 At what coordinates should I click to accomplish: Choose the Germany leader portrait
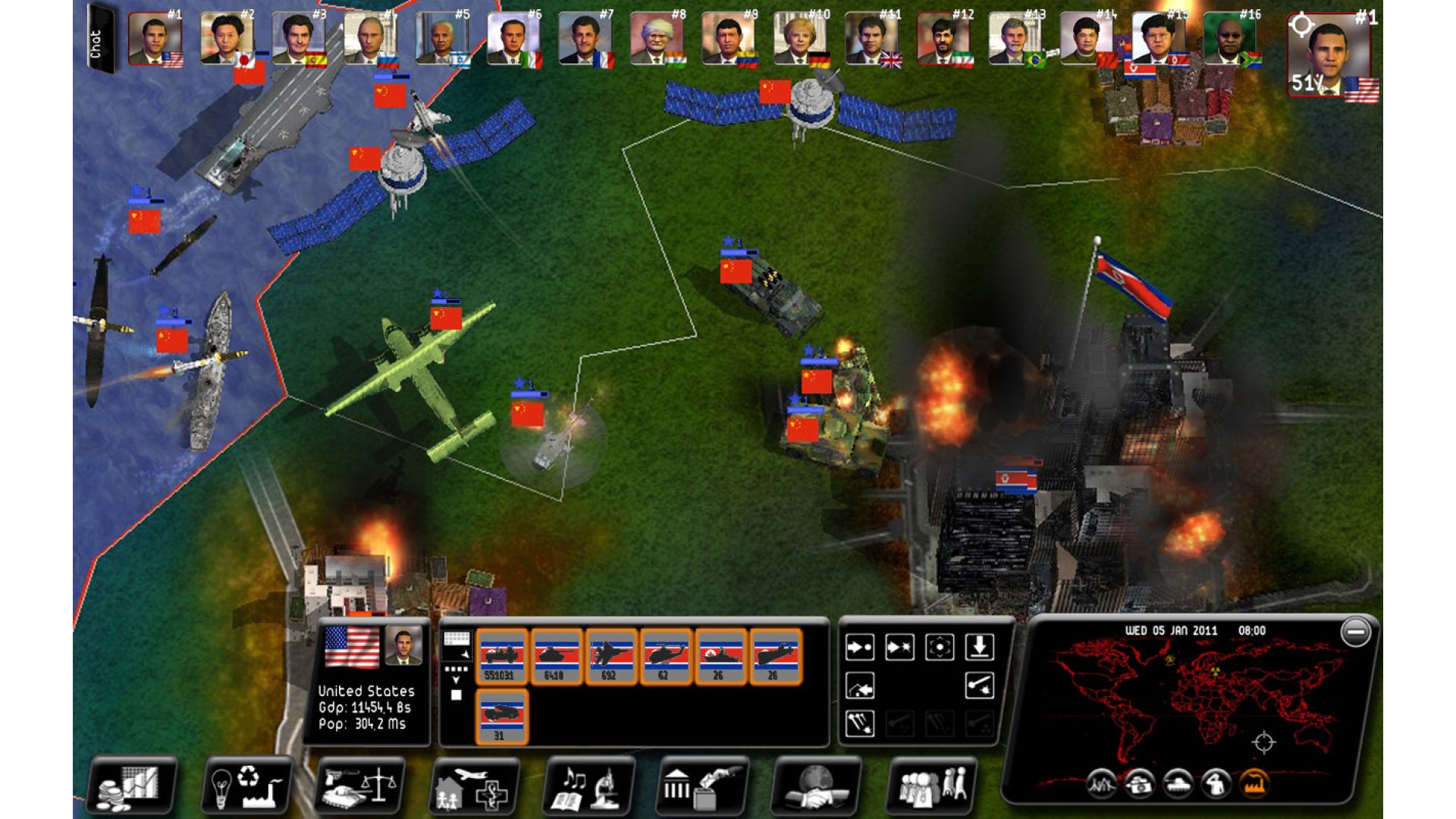coord(801,39)
